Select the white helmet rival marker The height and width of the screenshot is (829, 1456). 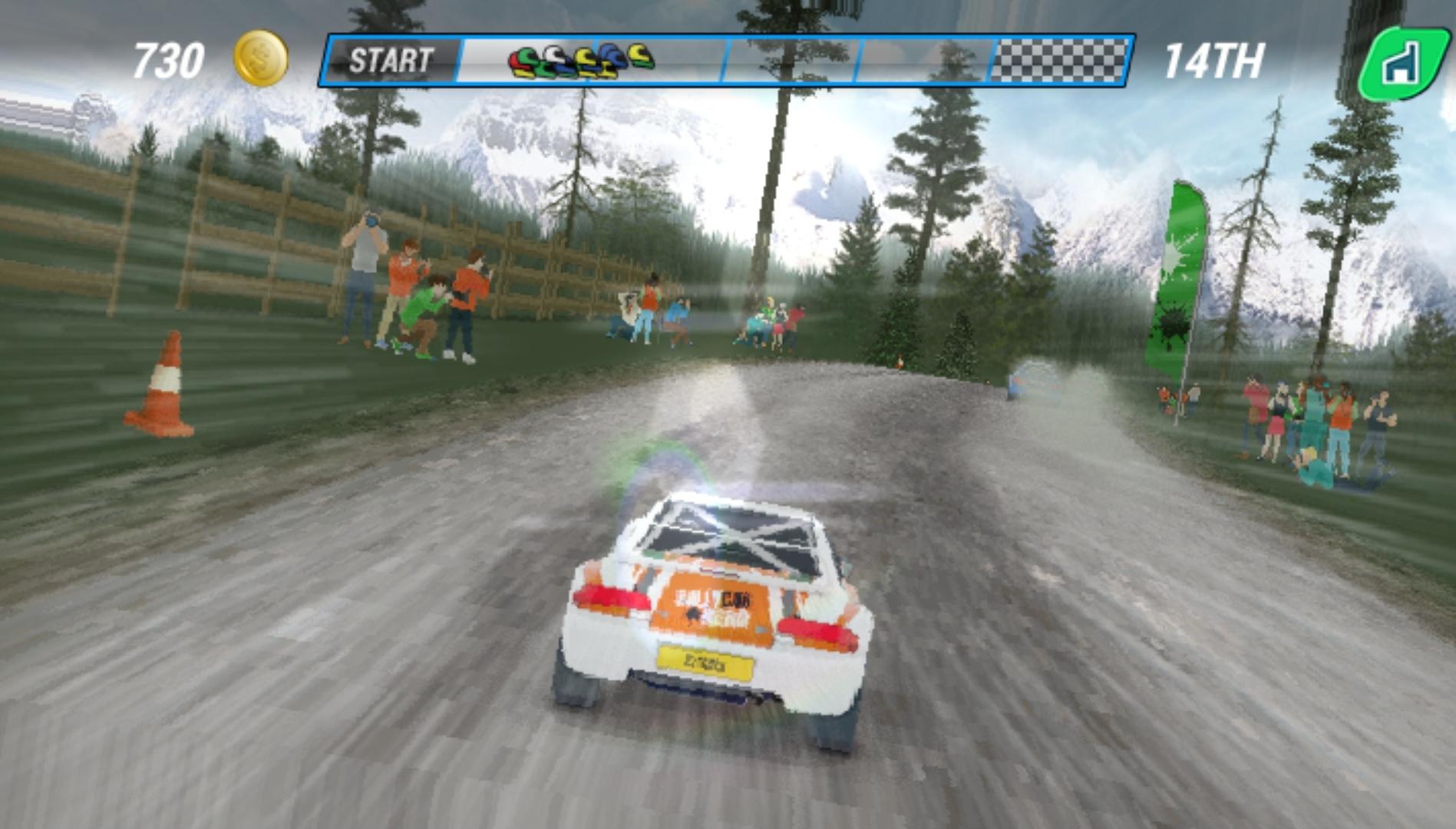tap(553, 55)
